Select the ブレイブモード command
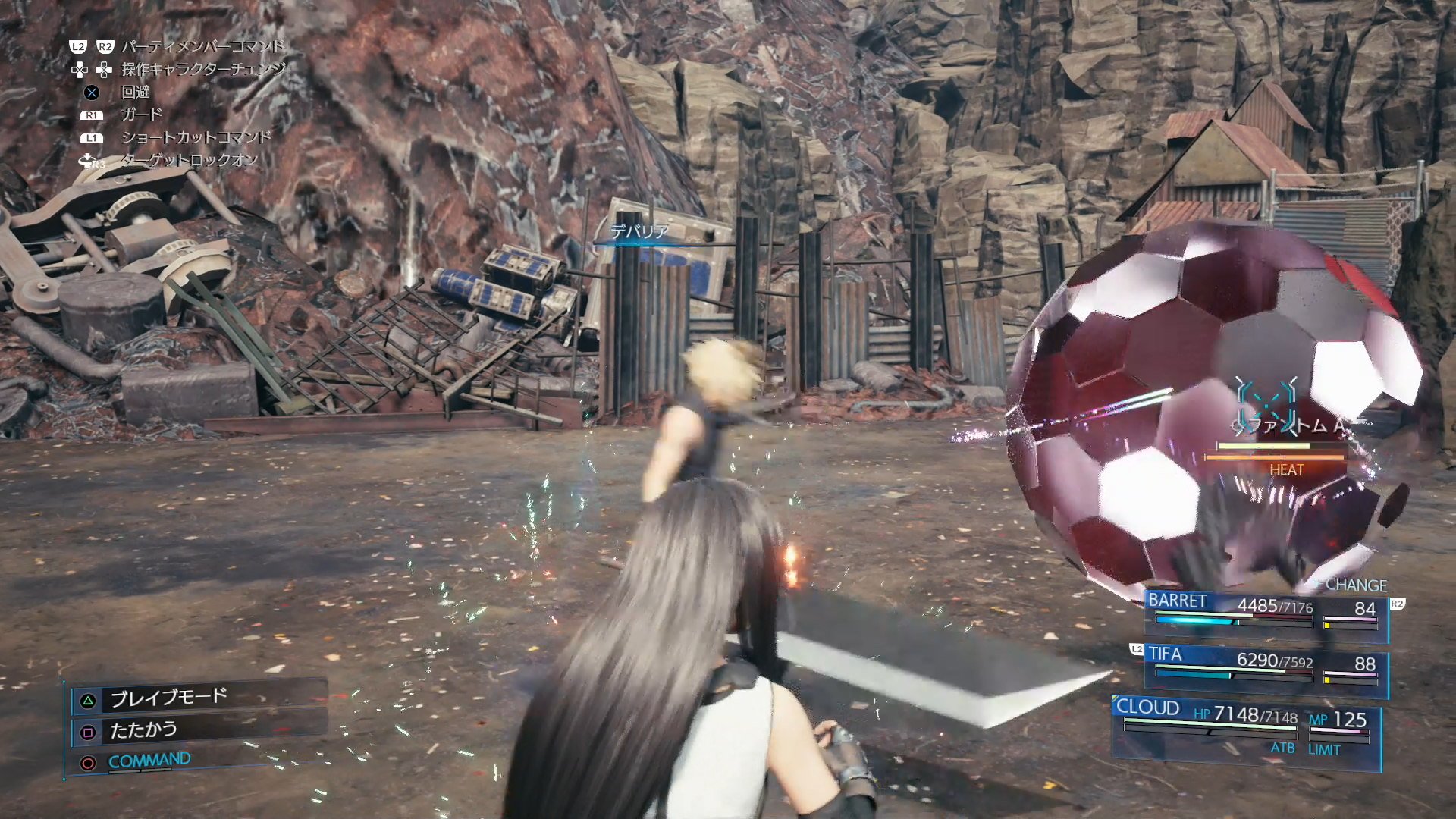The height and width of the screenshot is (819, 1456). click(168, 698)
